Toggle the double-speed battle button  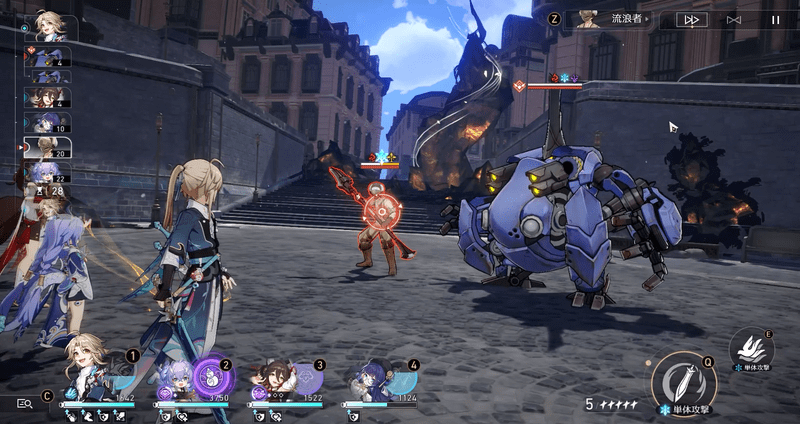point(690,19)
